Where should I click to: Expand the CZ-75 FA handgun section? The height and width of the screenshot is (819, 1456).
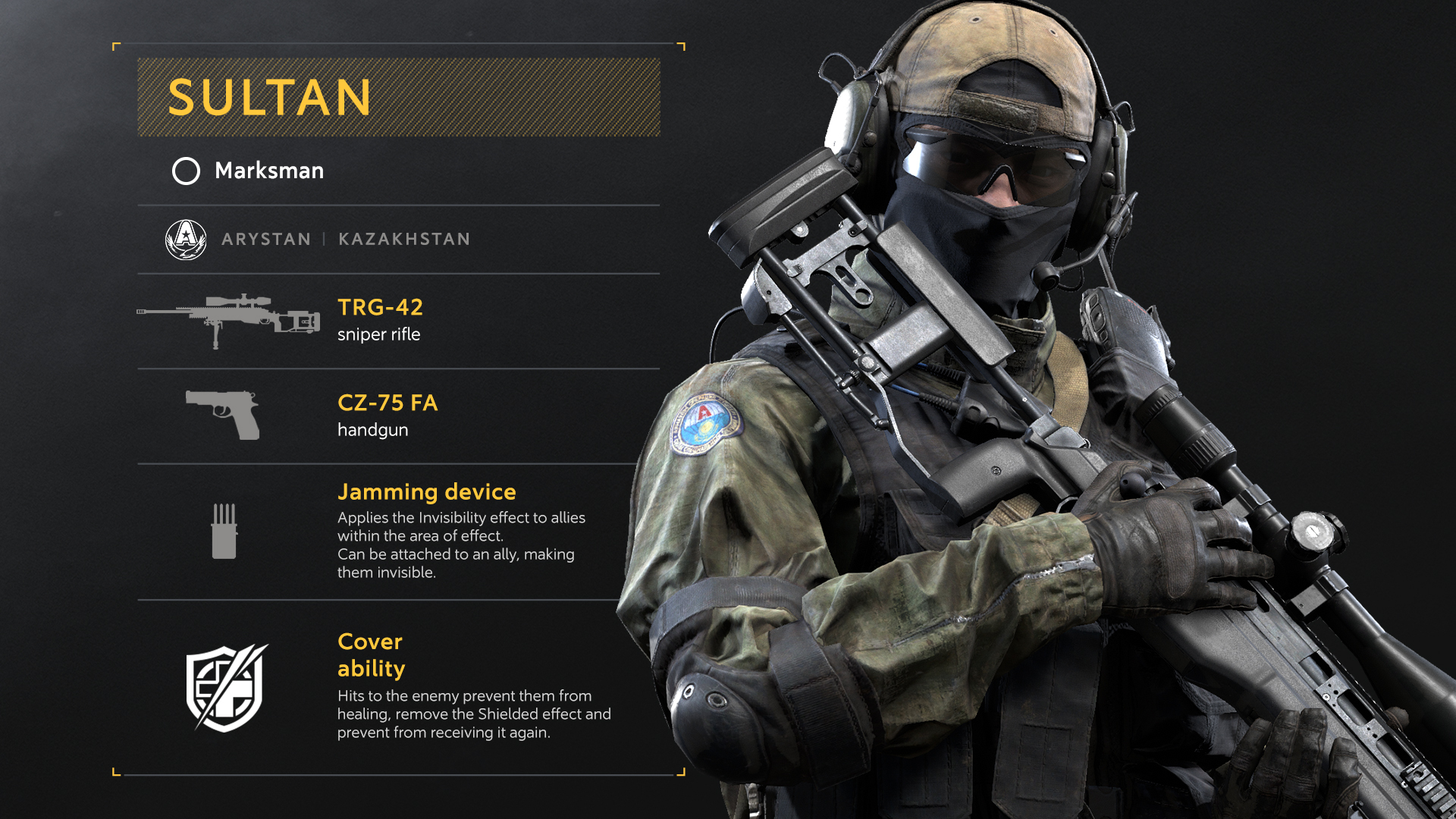point(388,403)
